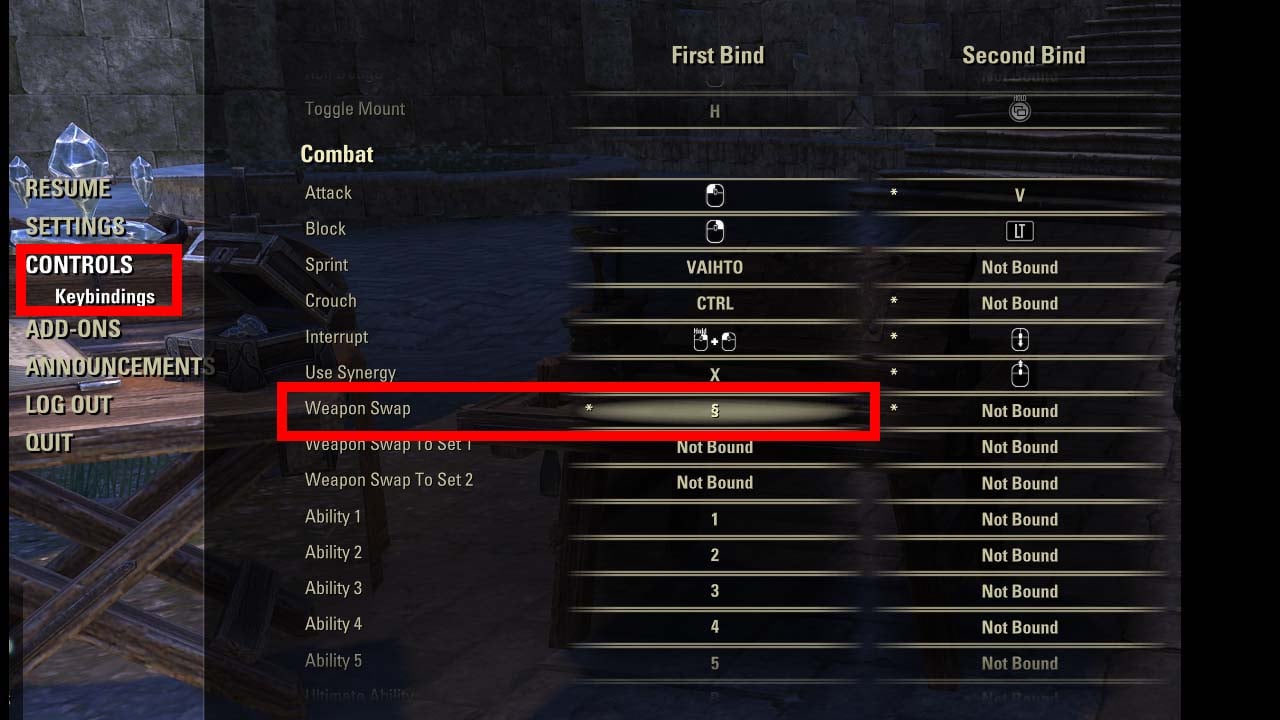The width and height of the screenshot is (1280, 720).
Task: Choose Log Out from the menu
Action: 68,405
